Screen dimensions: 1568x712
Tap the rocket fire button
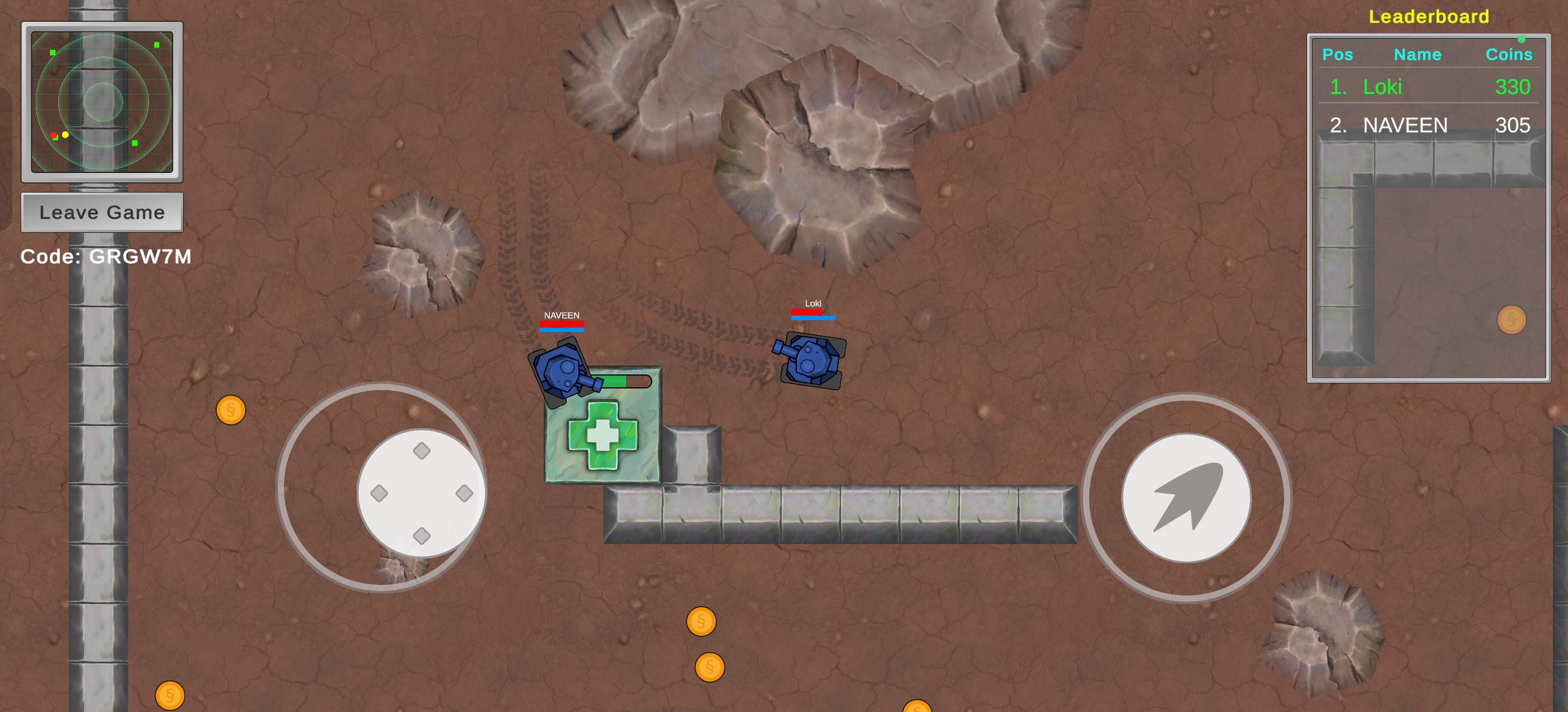click(1186, 497)
